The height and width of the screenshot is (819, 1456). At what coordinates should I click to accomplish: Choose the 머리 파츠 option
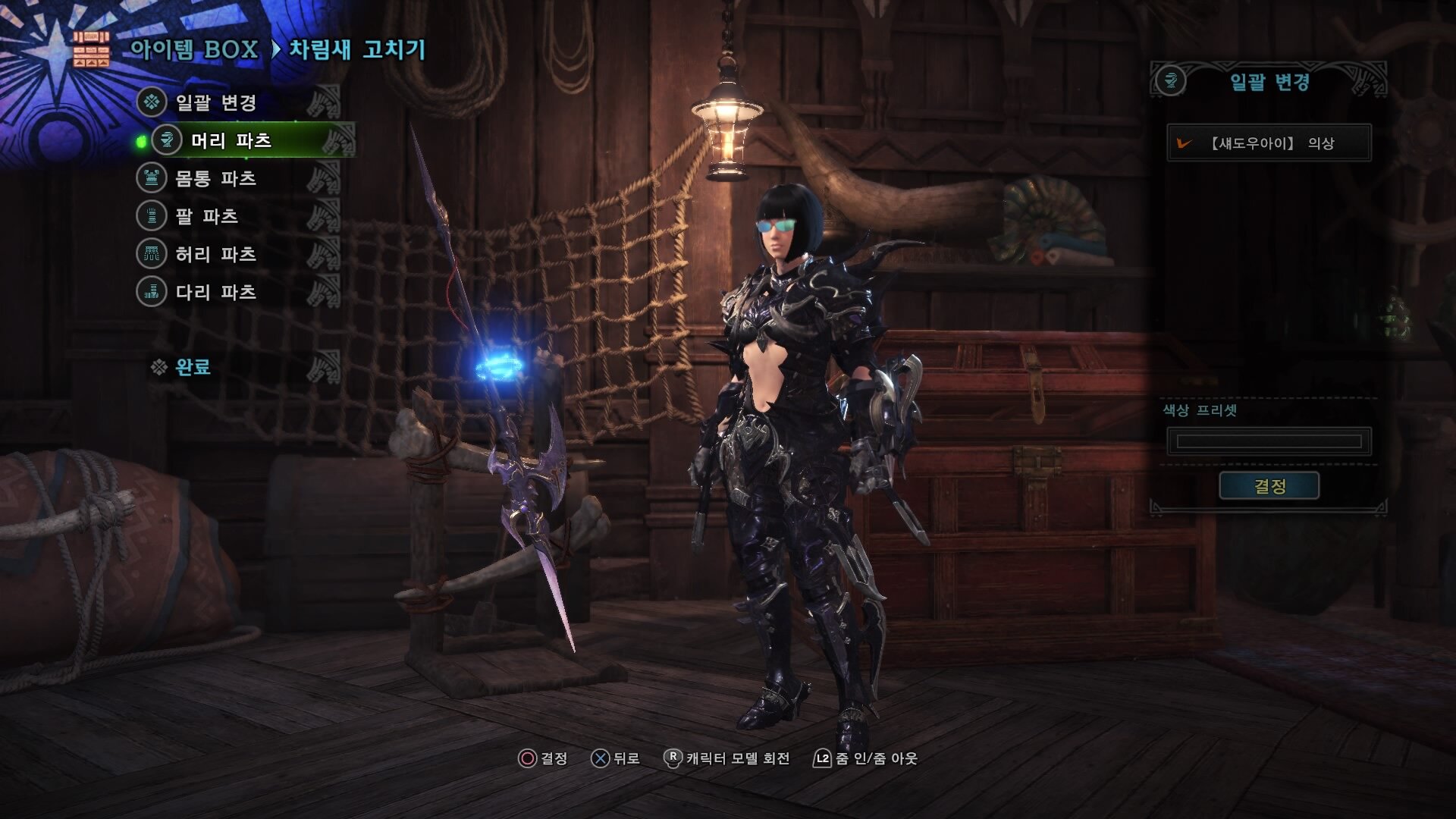(231, 140)
